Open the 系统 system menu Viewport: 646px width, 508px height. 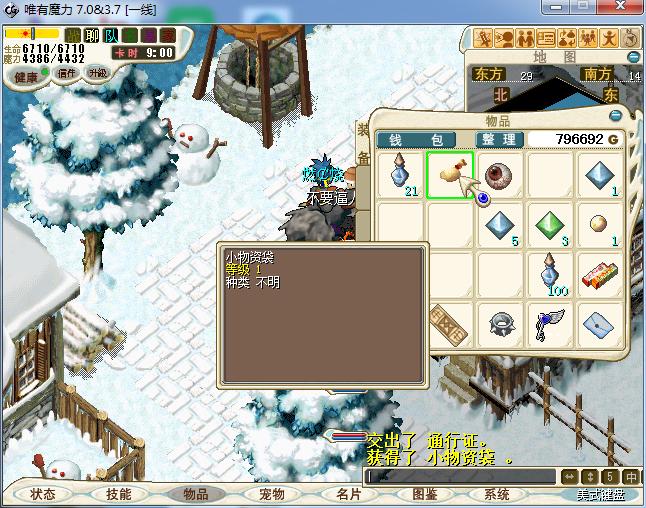tap(497, 494)
